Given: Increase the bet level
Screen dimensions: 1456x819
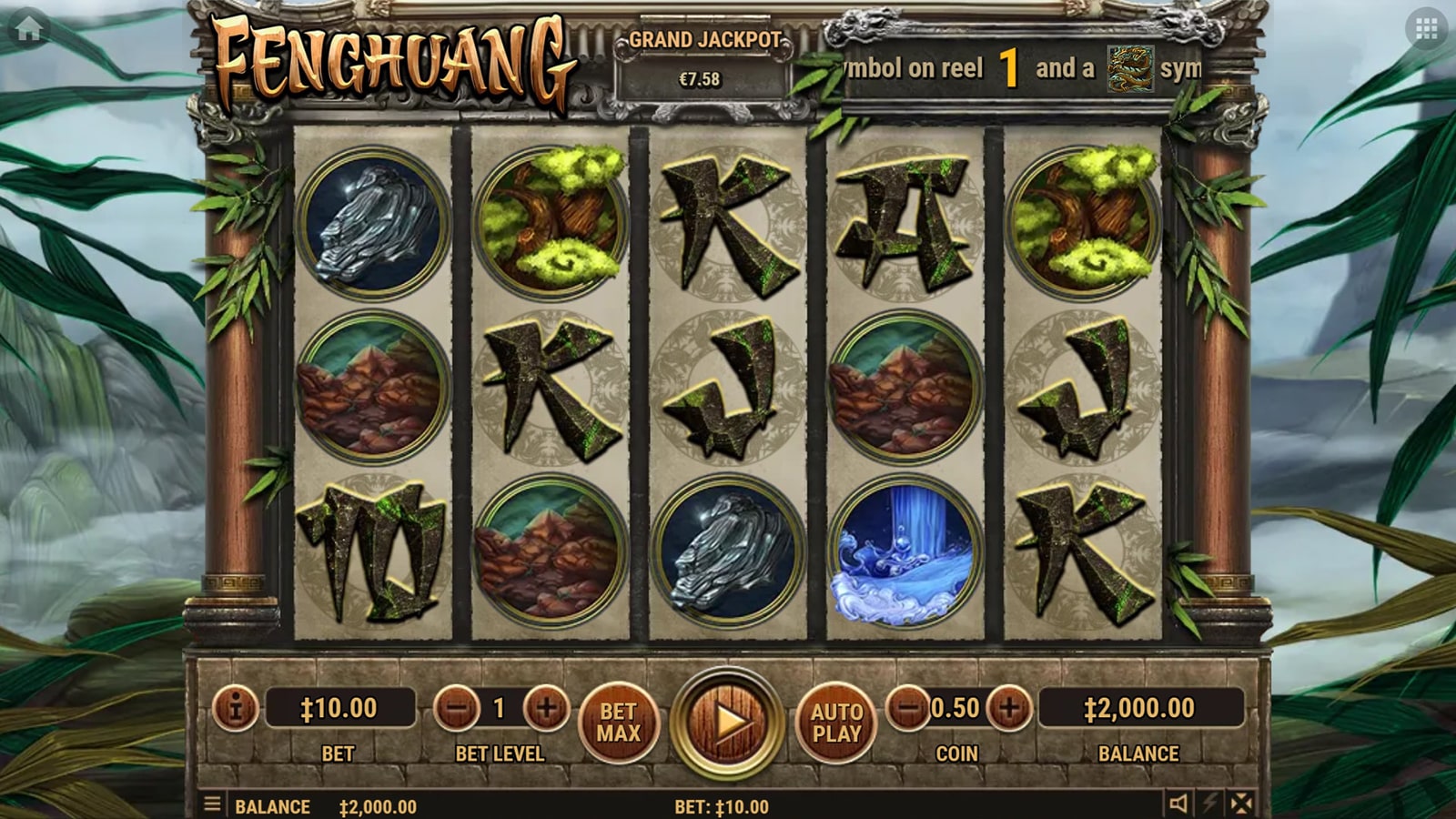Looking at the screenshot, I should pyautogui.click(x=546, y=708).
